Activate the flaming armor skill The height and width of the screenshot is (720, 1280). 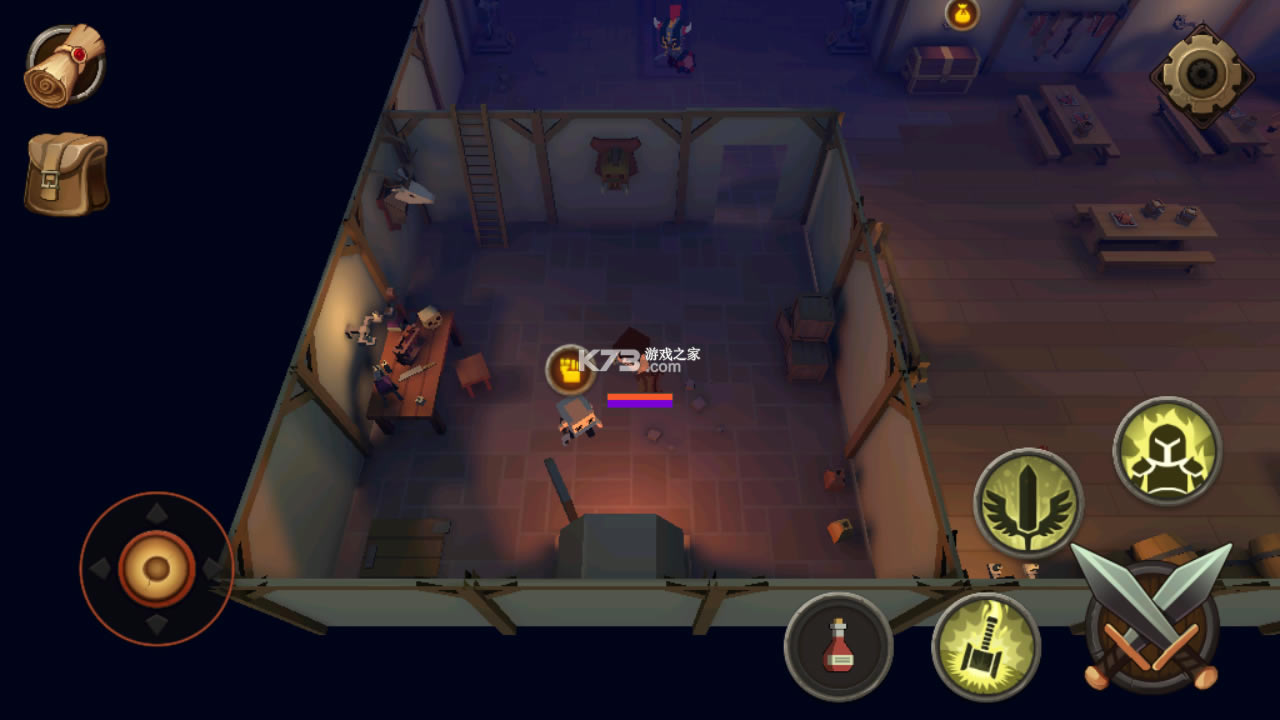pyautogui.click(x=1167, y=451)
